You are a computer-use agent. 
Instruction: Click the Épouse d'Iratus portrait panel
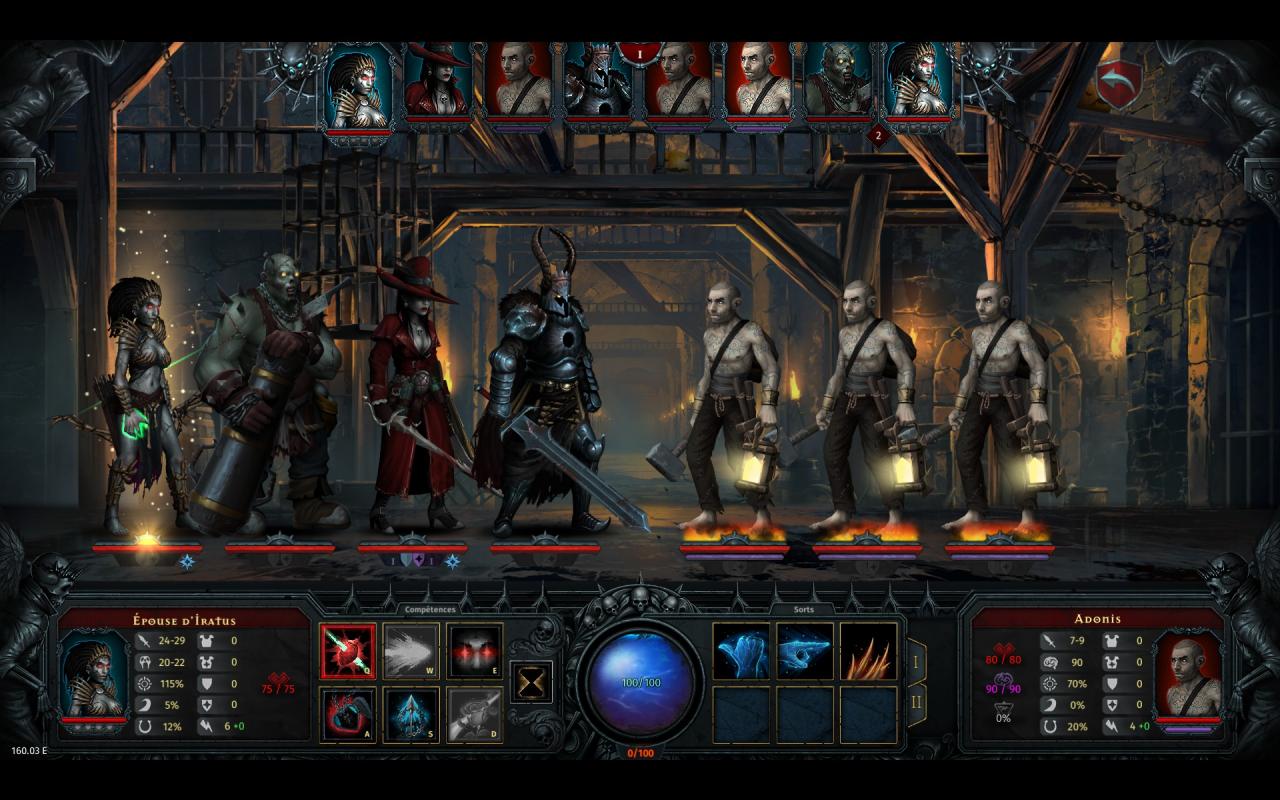pyautogui.click(x=95, y=675)
